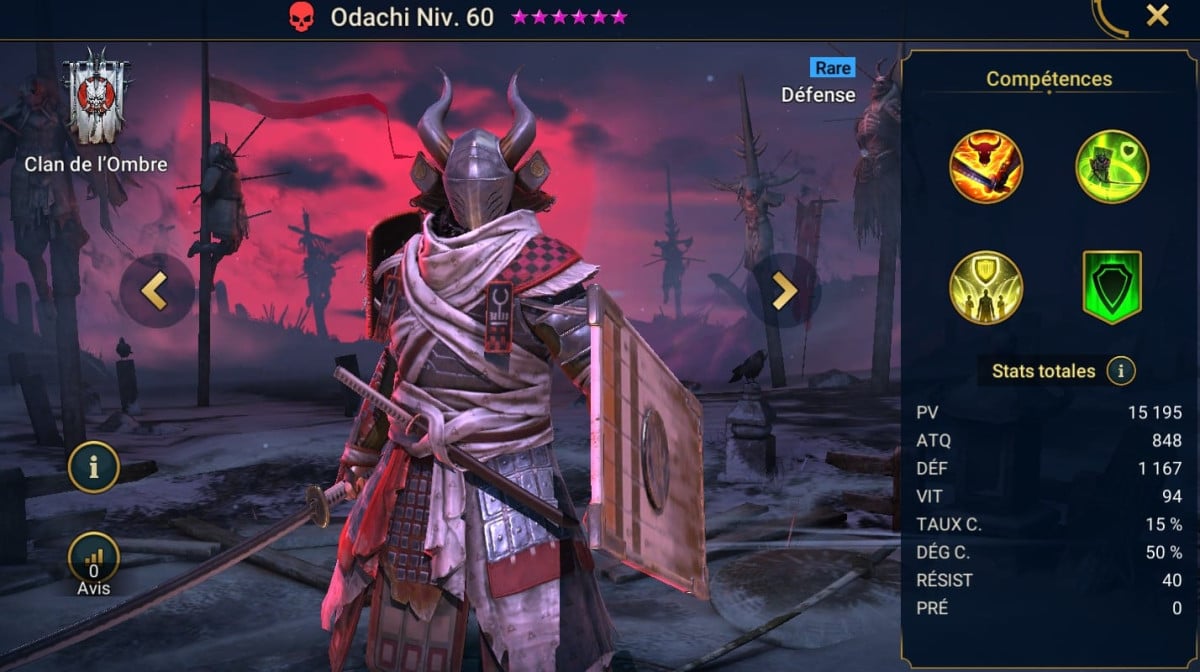Select the yellow team shield skill icon
The image size is (1200, 672).
pos(986,287)
